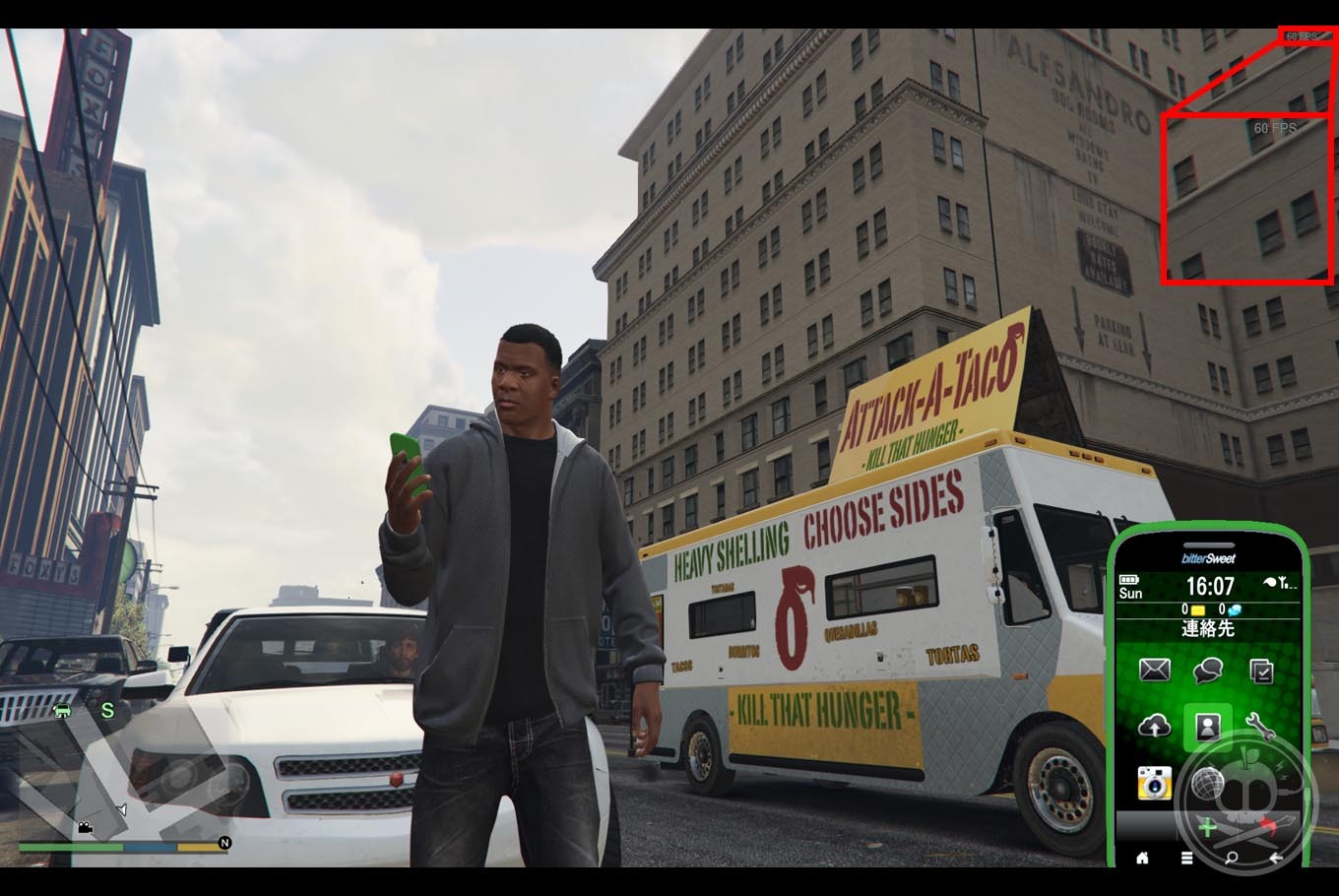Open the cloud upload quick save app
The height and width of the screenshot is (896, 1339).
pos(1154,727)
